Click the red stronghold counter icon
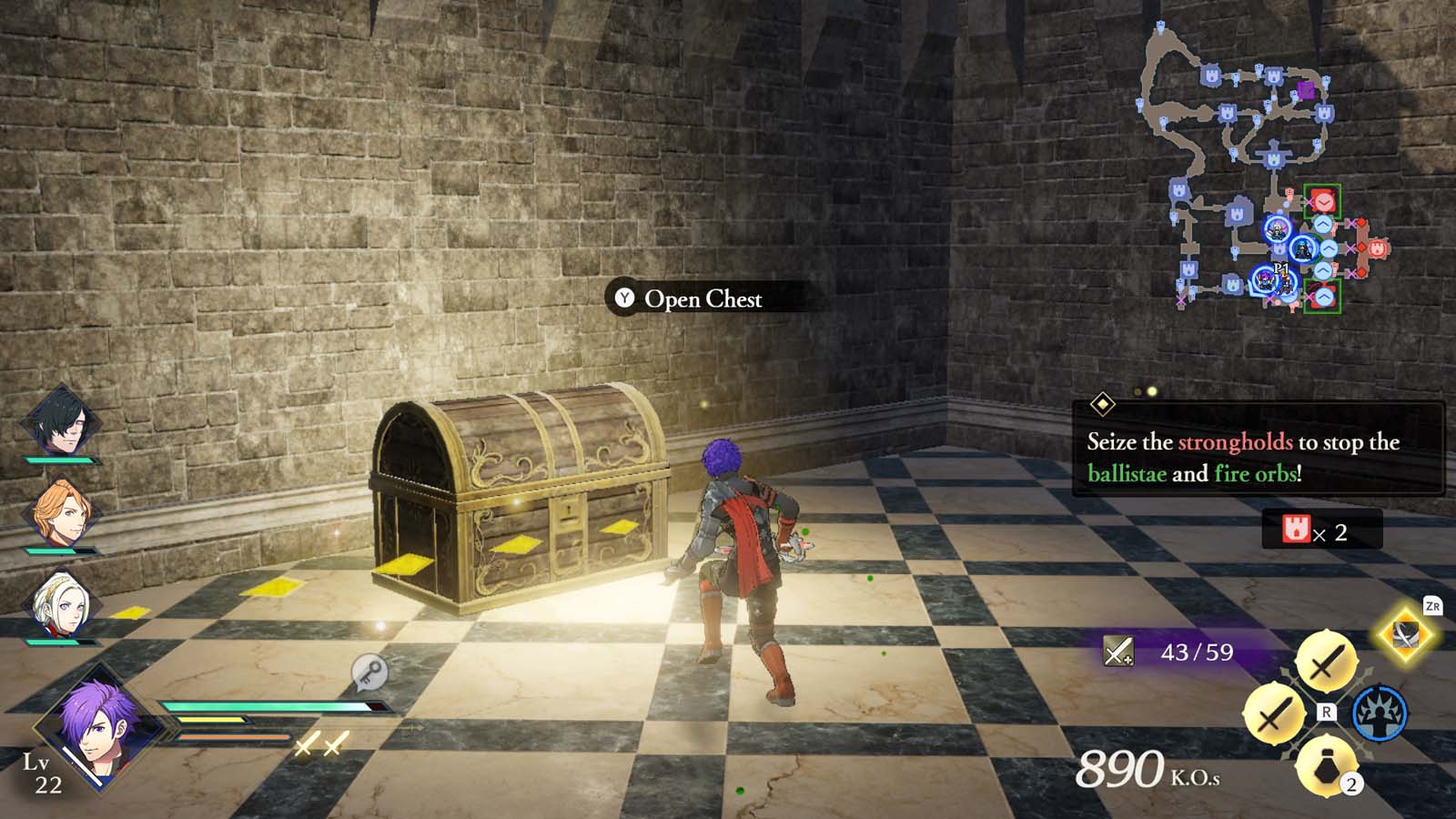The width and height of the screenshot is (1456, 819). coord(1296,530)
